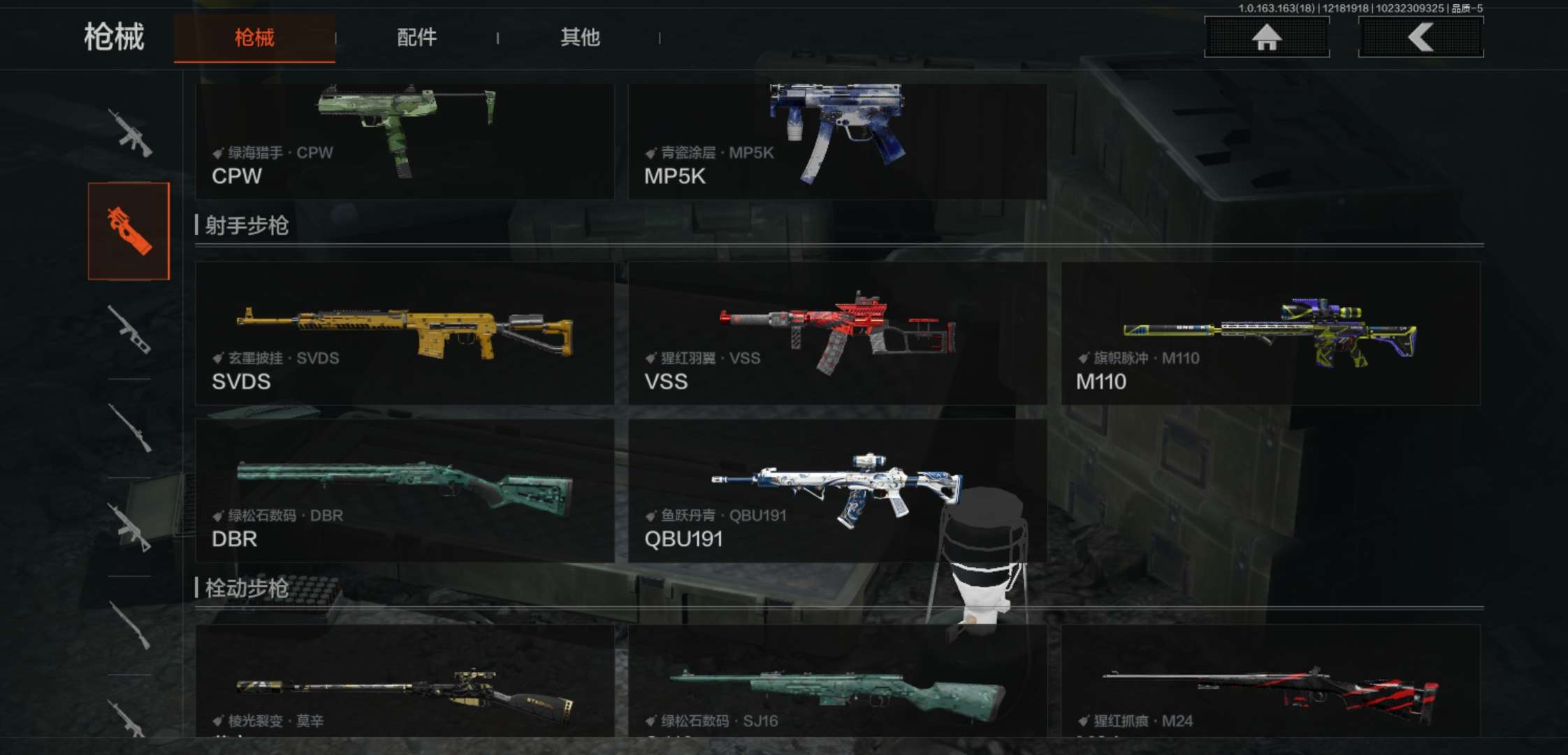Screen dimensions: 1568x755
Task: Select the QBU191 rifle tile
Action: (x=837, y=491)
